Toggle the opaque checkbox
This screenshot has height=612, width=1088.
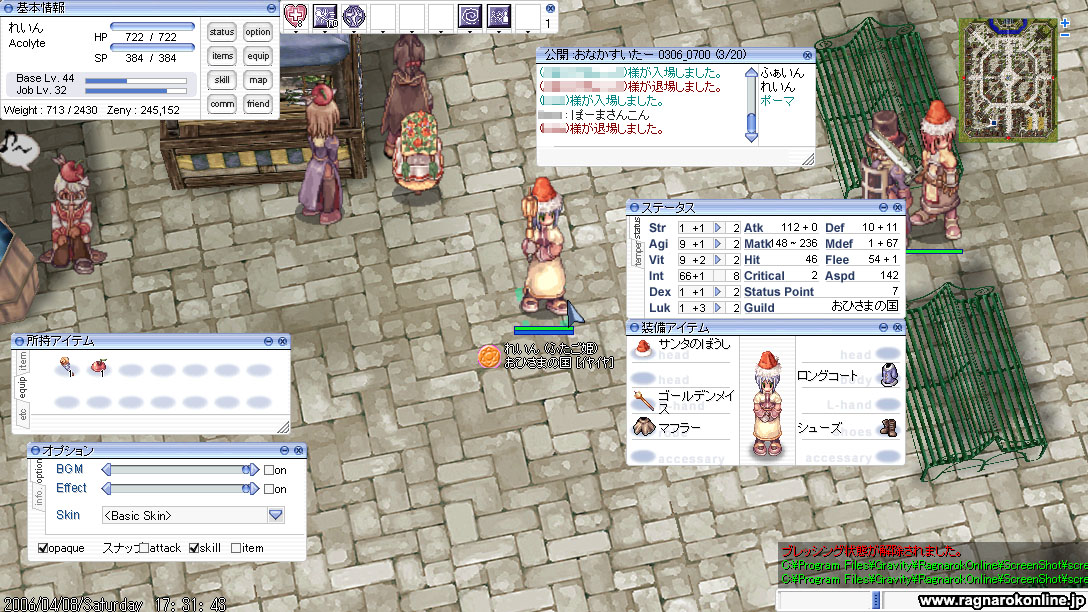click(x=43, y=548)
